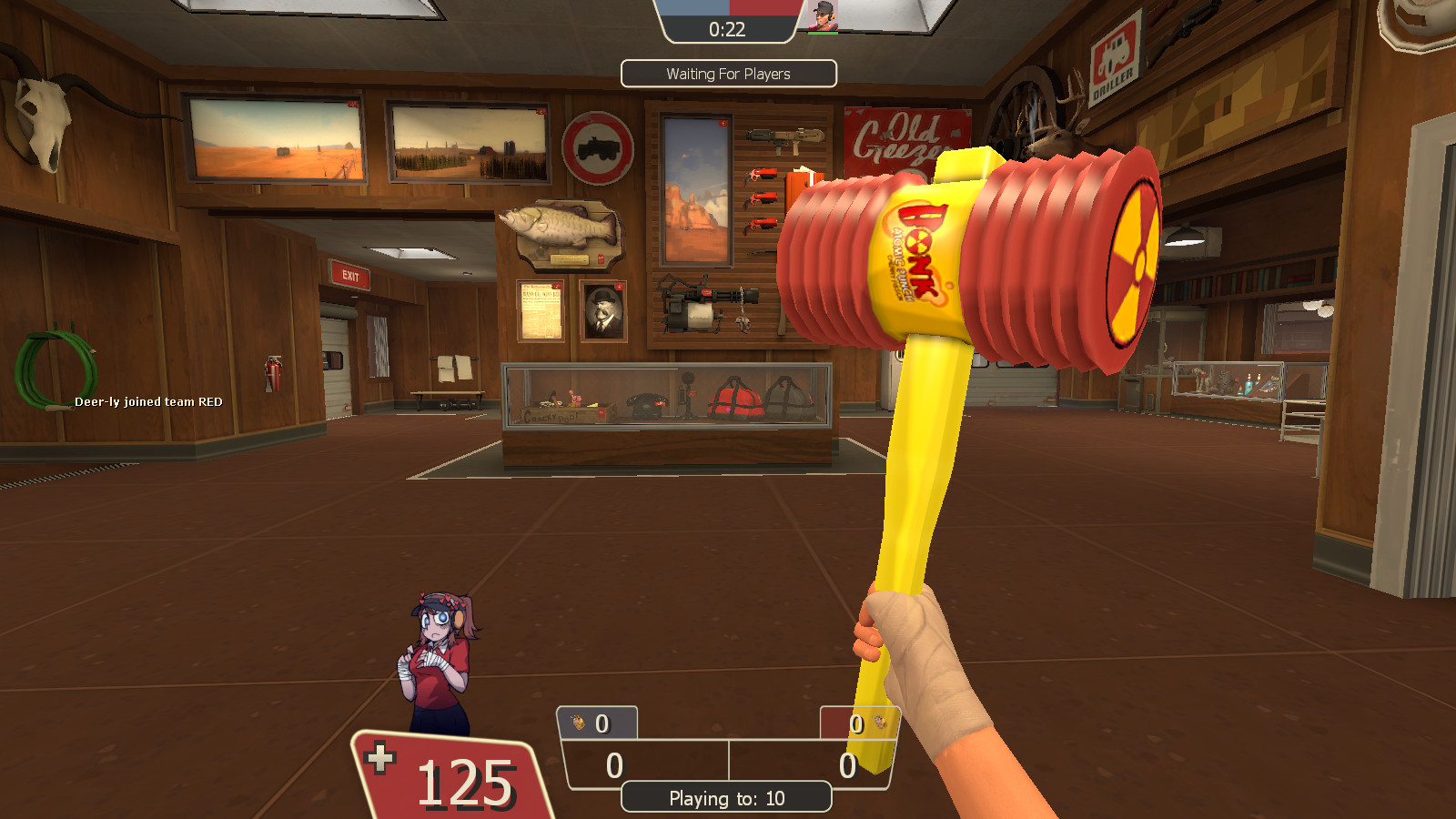Viewport: 1456px width, 819px height.
Task: Click the Waiting For Players banner
Action: (728, 74)
